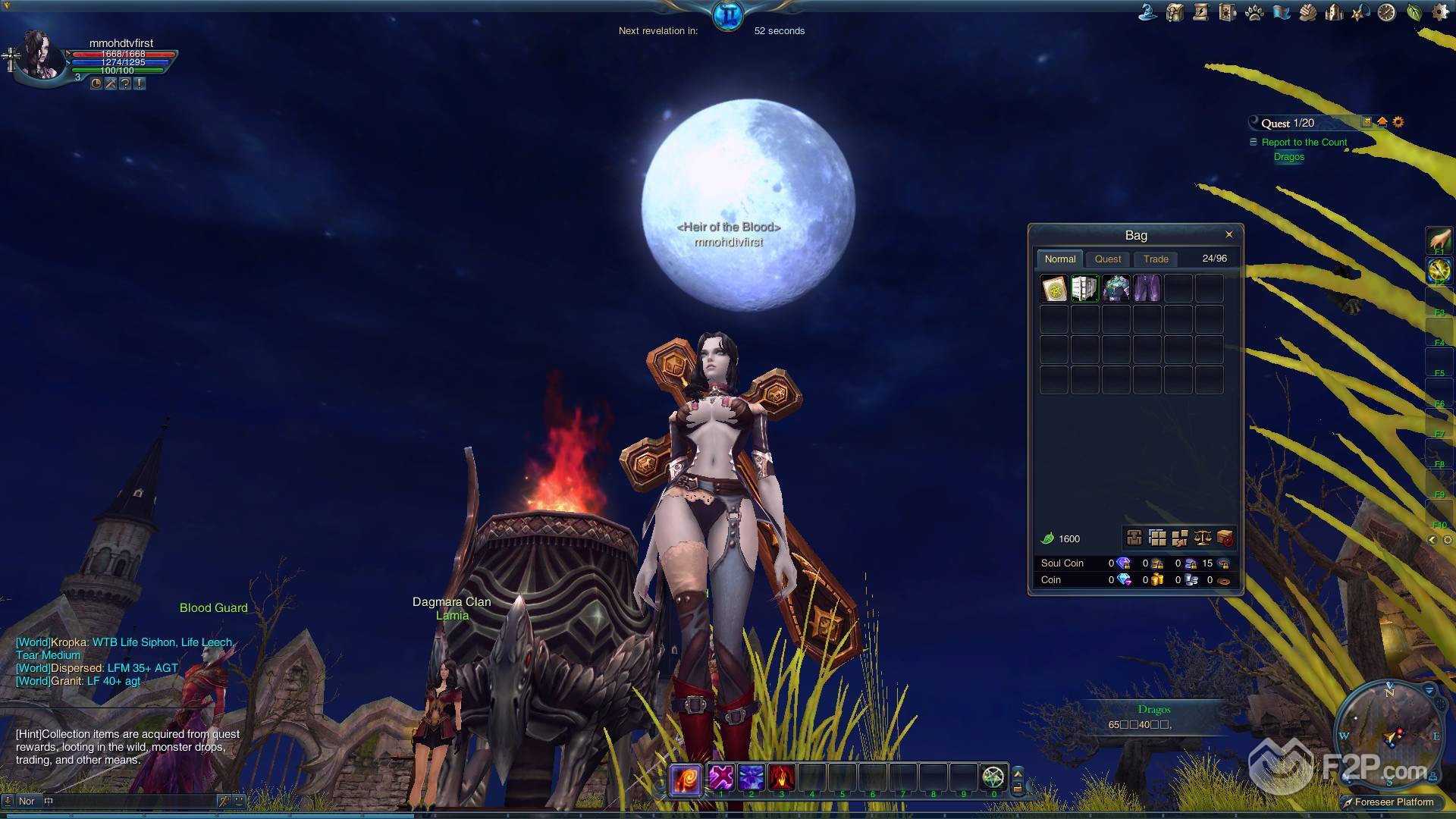Activate the pentagram skill in slot 0
Image resolution: width=1456 pixels, height=819 pixels.
tap(993, 777)
